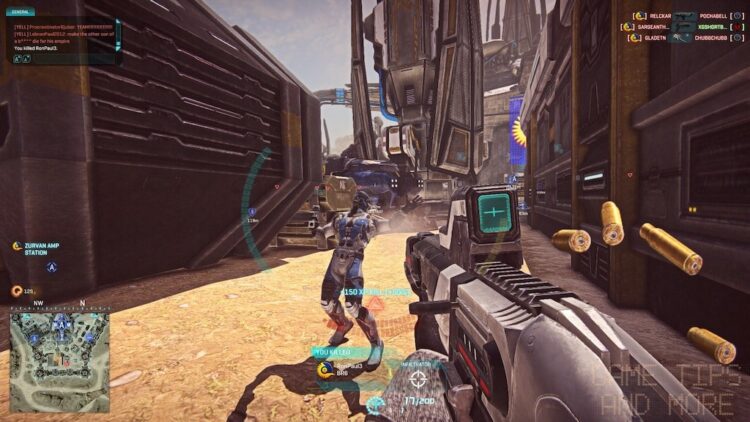Click the chat message log
The width and height of the screenshot is (750, 422).
(x=60, y=36)
